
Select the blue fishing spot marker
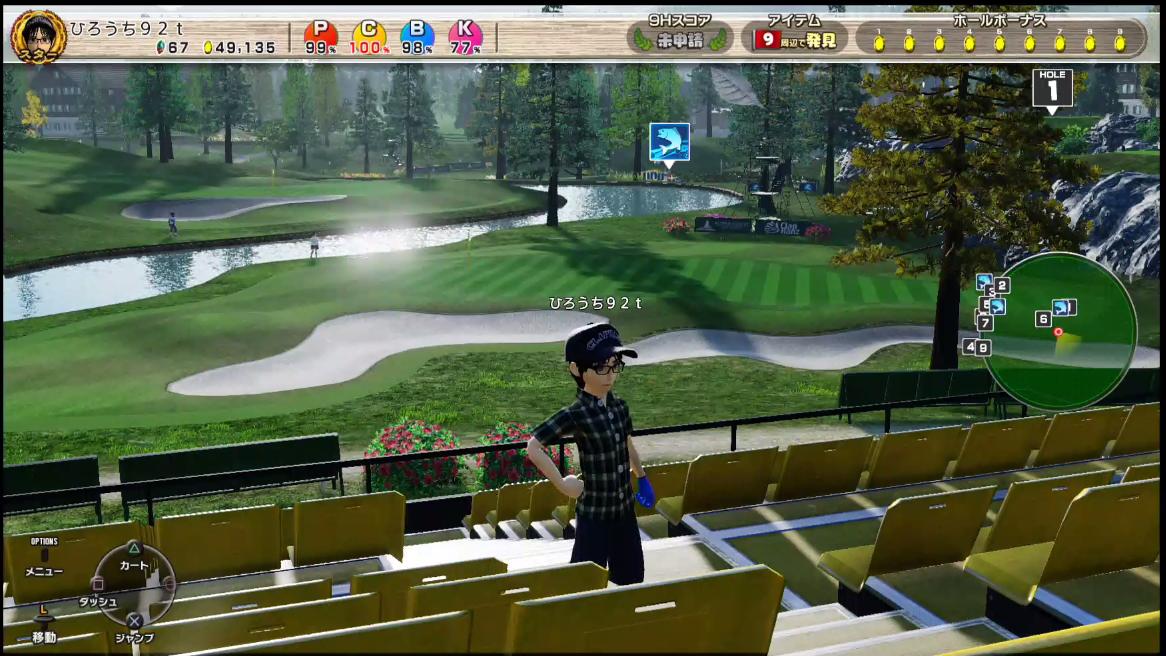tap(669, 143)
